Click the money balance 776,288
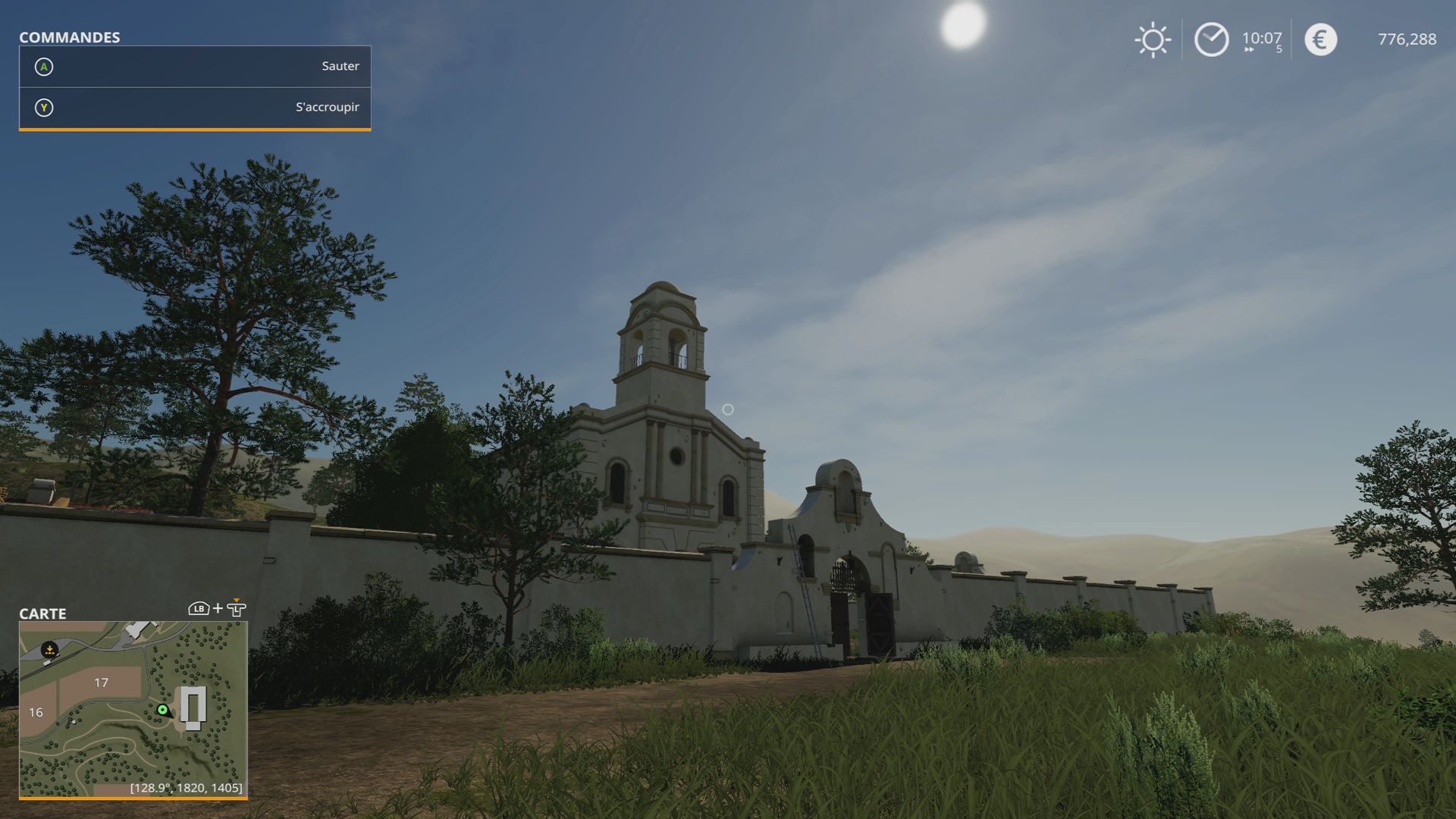Image resolution: width=1456 pixels, height=819 pixels. point(1407,39)
